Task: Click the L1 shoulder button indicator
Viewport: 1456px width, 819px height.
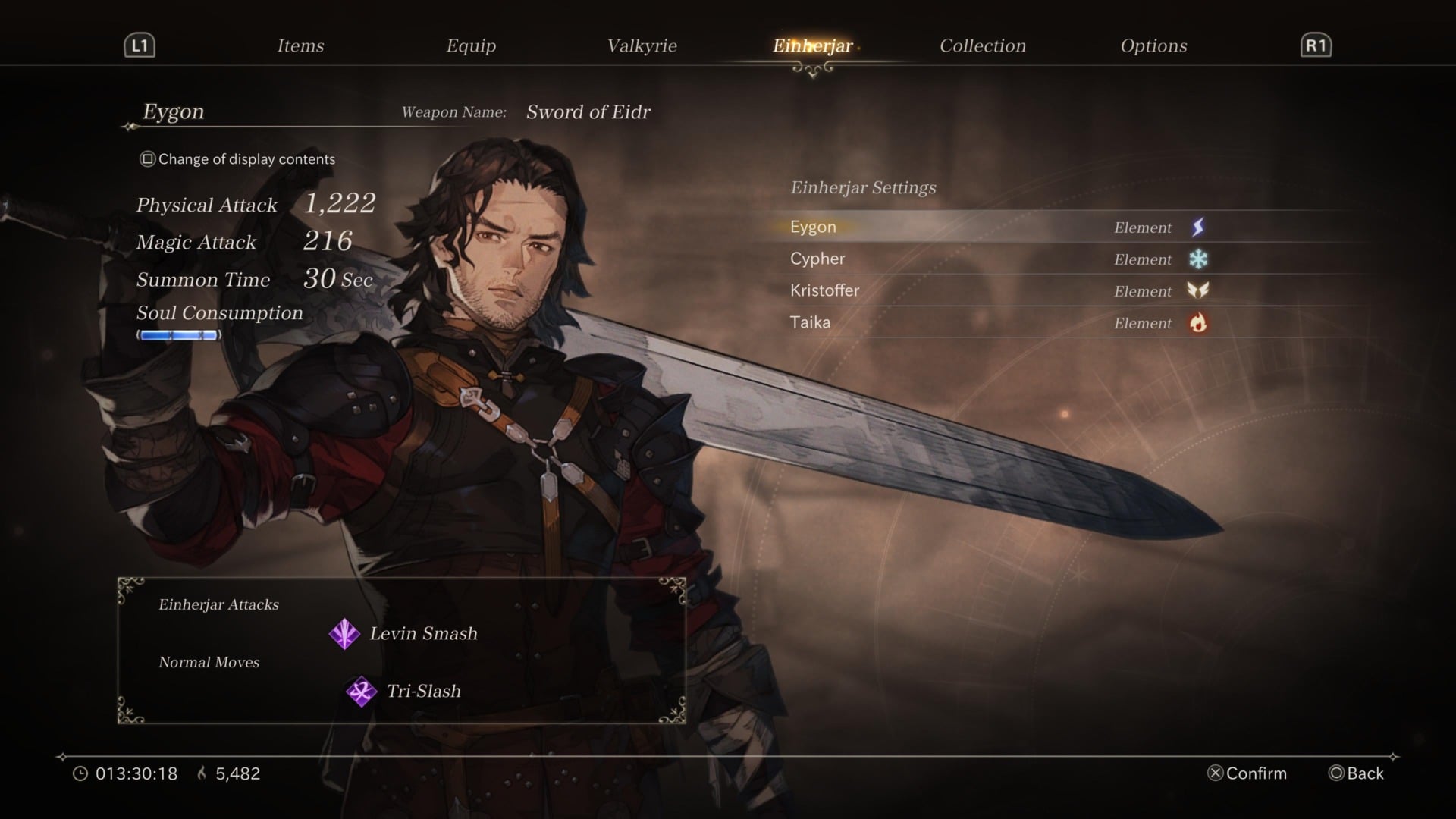Action: pos(139,45)
